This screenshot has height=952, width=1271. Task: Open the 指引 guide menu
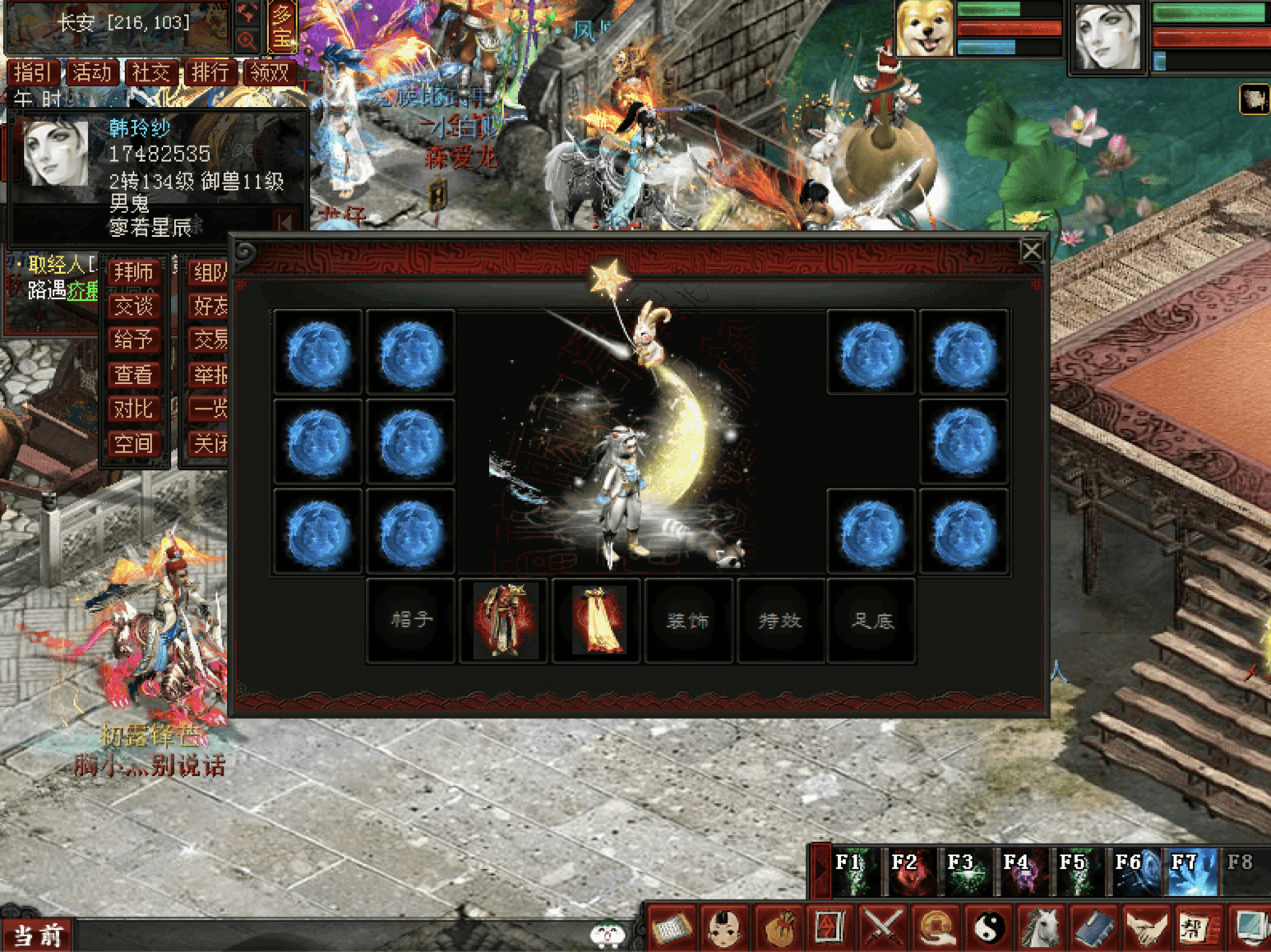pos(33,72)
